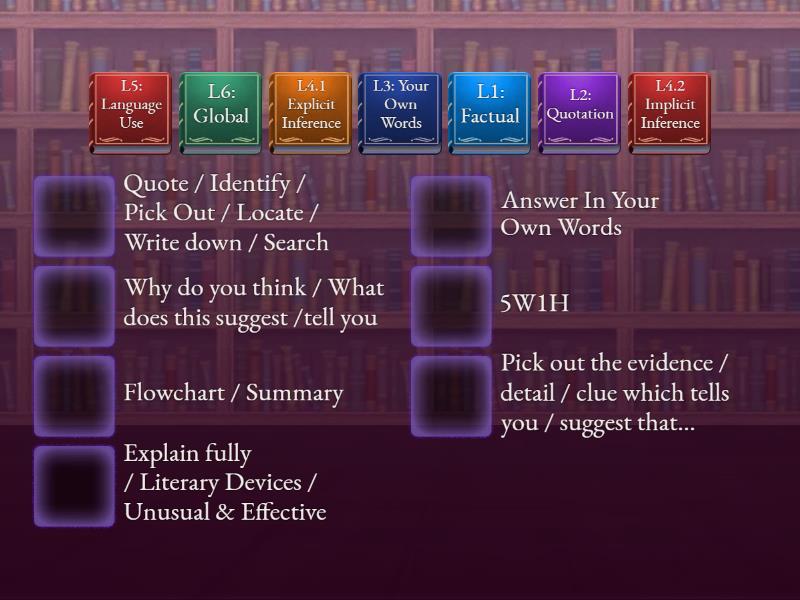The width and height of the screenshot is (800, 600).
Task: Choose the slot beside Pick out the evidence
Action: [x=452, y=396]
